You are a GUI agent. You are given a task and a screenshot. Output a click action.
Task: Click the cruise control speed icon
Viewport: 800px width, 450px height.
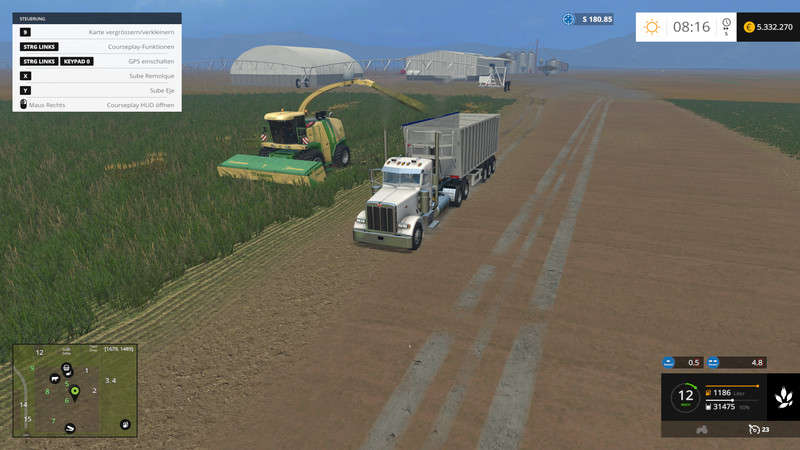pyautogui.click(x=753, y=429)
